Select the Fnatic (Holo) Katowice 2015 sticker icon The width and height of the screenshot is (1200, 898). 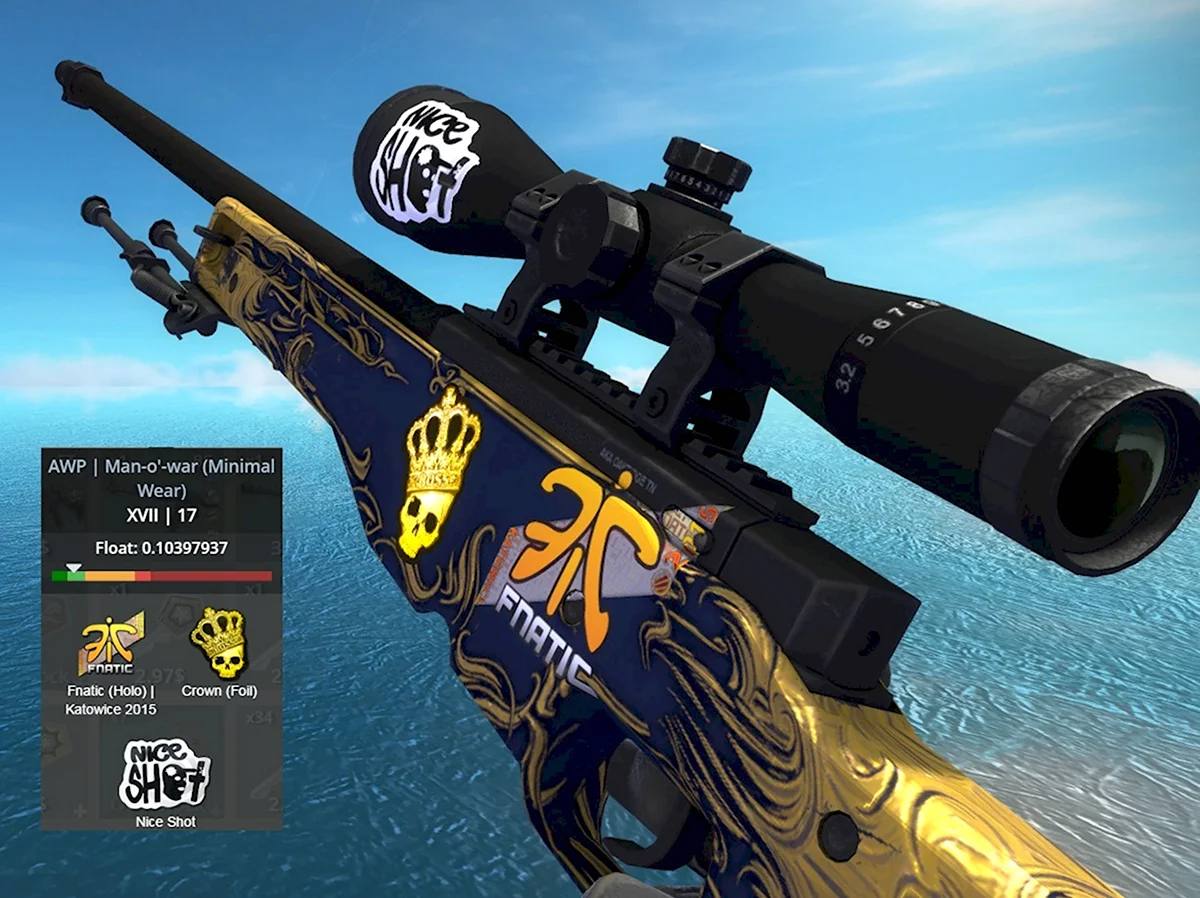(111, 645)
